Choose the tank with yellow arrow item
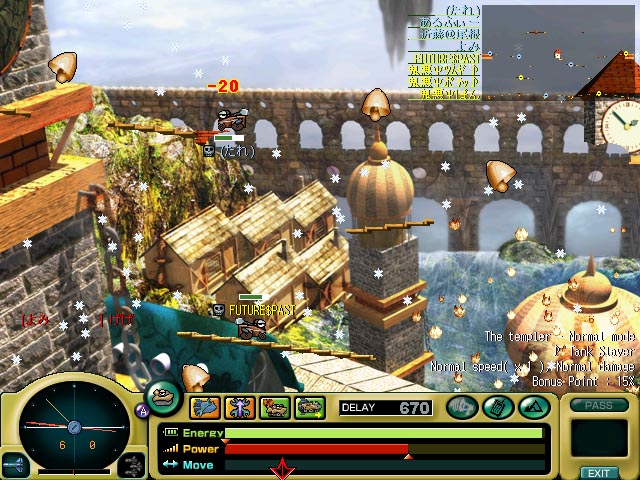640x480 pixels. pos(311,407)
